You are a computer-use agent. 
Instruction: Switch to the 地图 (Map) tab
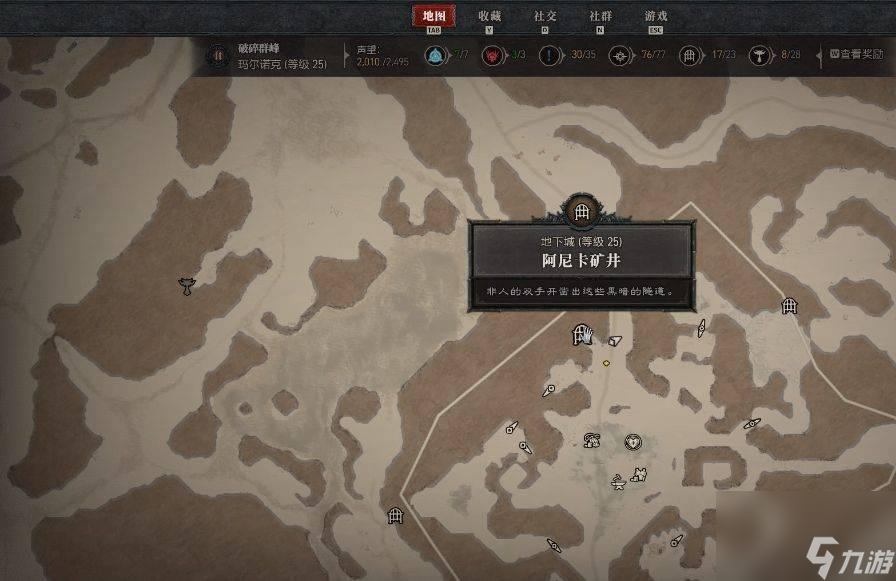coord(433,16)
